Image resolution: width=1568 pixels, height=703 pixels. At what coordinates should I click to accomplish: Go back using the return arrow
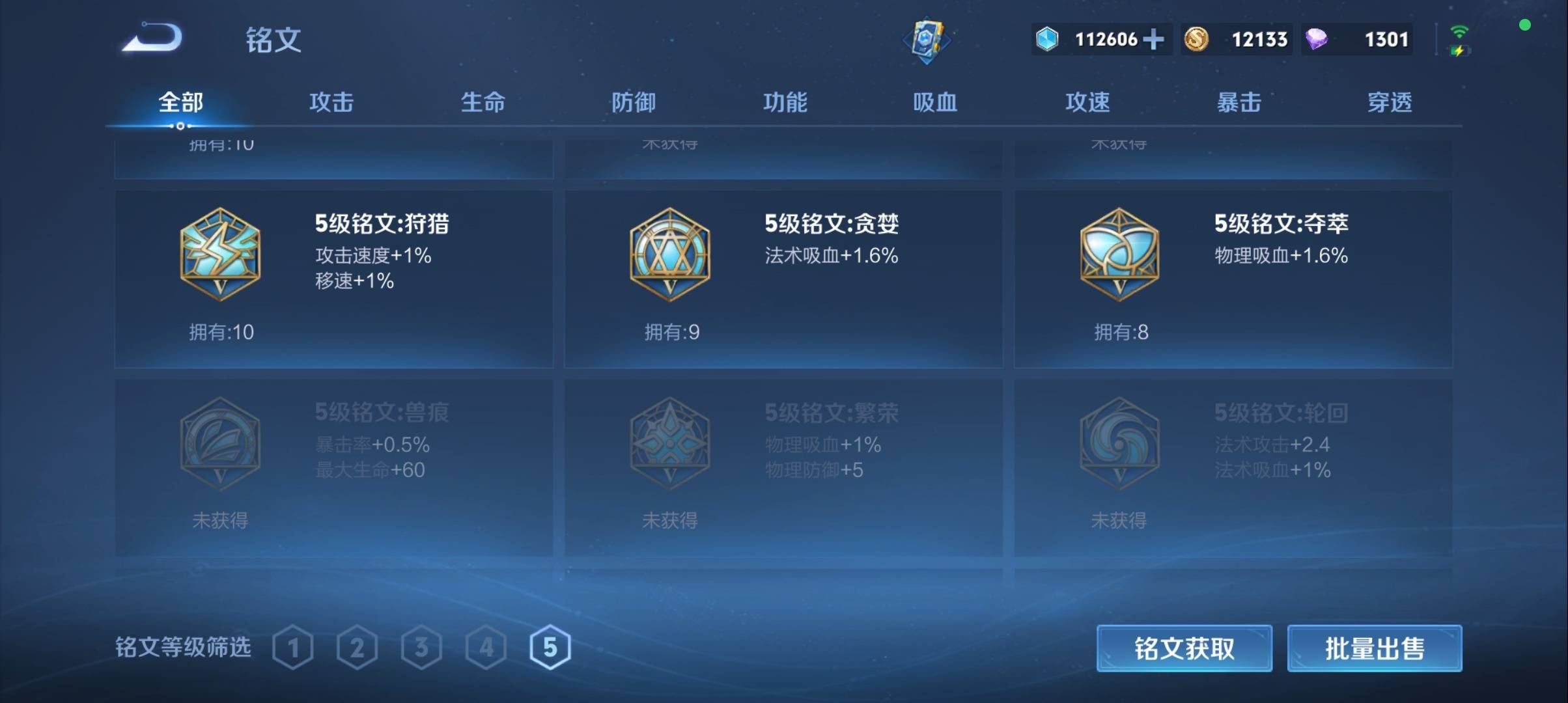152,38
